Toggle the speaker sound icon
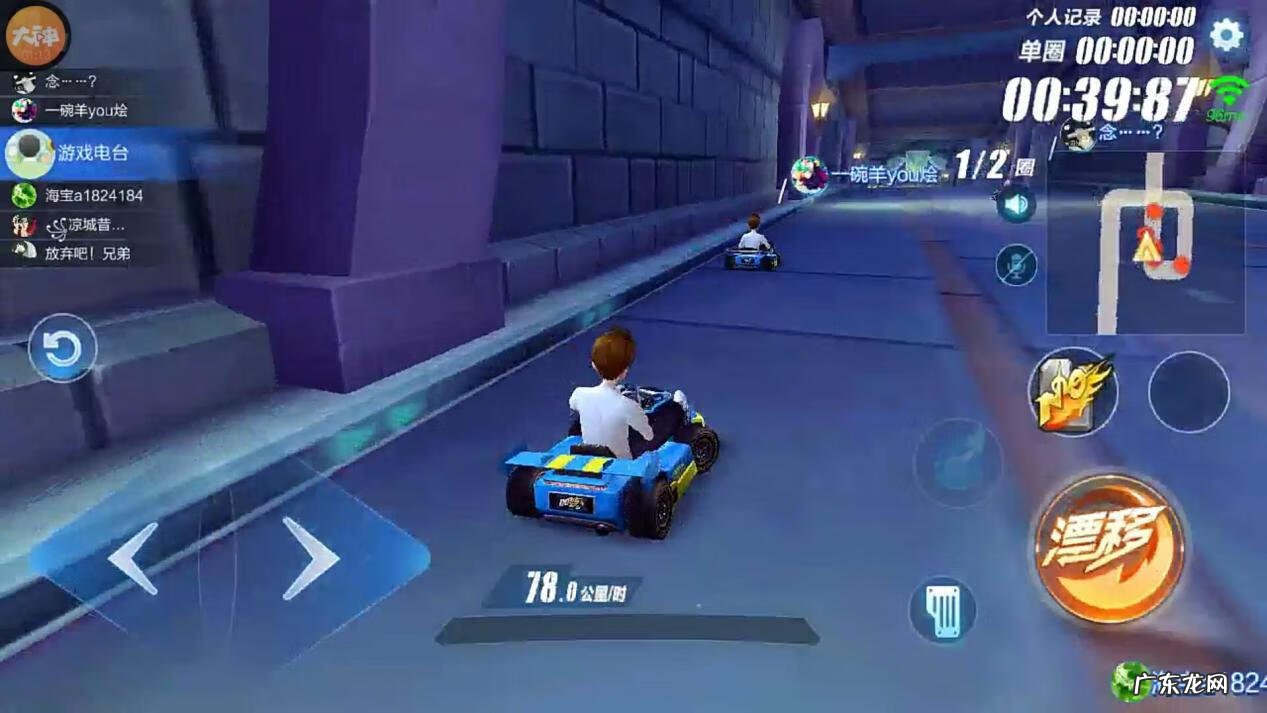 1016,205
